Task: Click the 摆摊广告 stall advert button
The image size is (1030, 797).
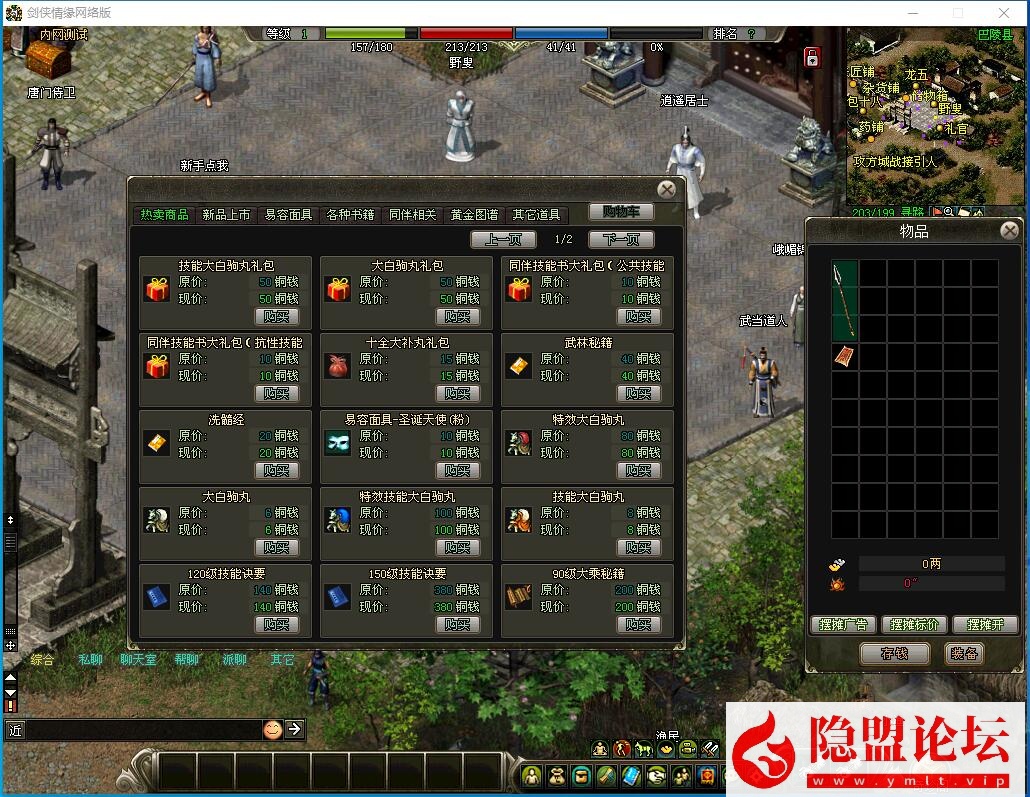Action: pyautogui.click(x=843, y=625)
